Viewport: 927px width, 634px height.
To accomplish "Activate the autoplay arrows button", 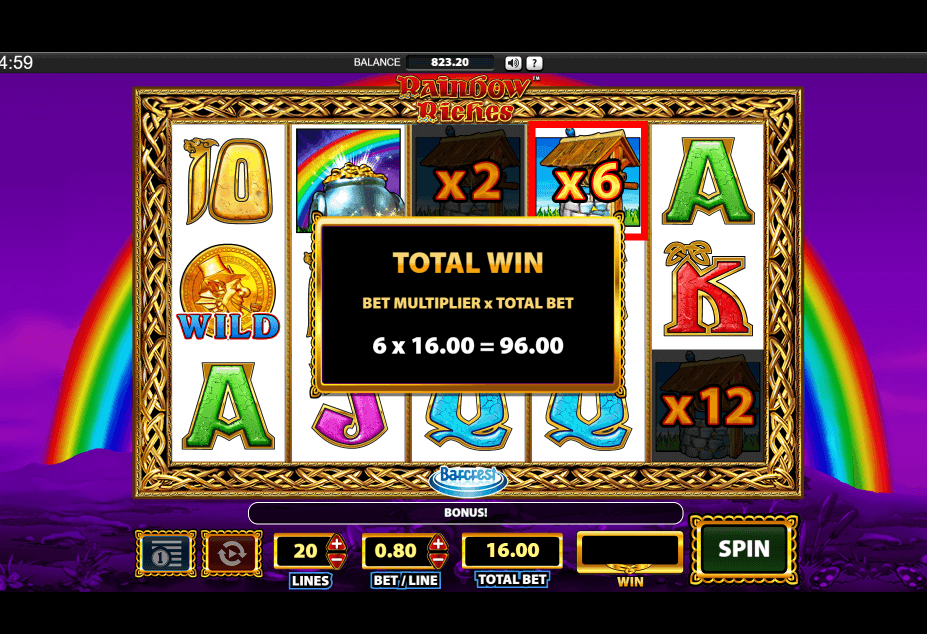I will point(231,553).
